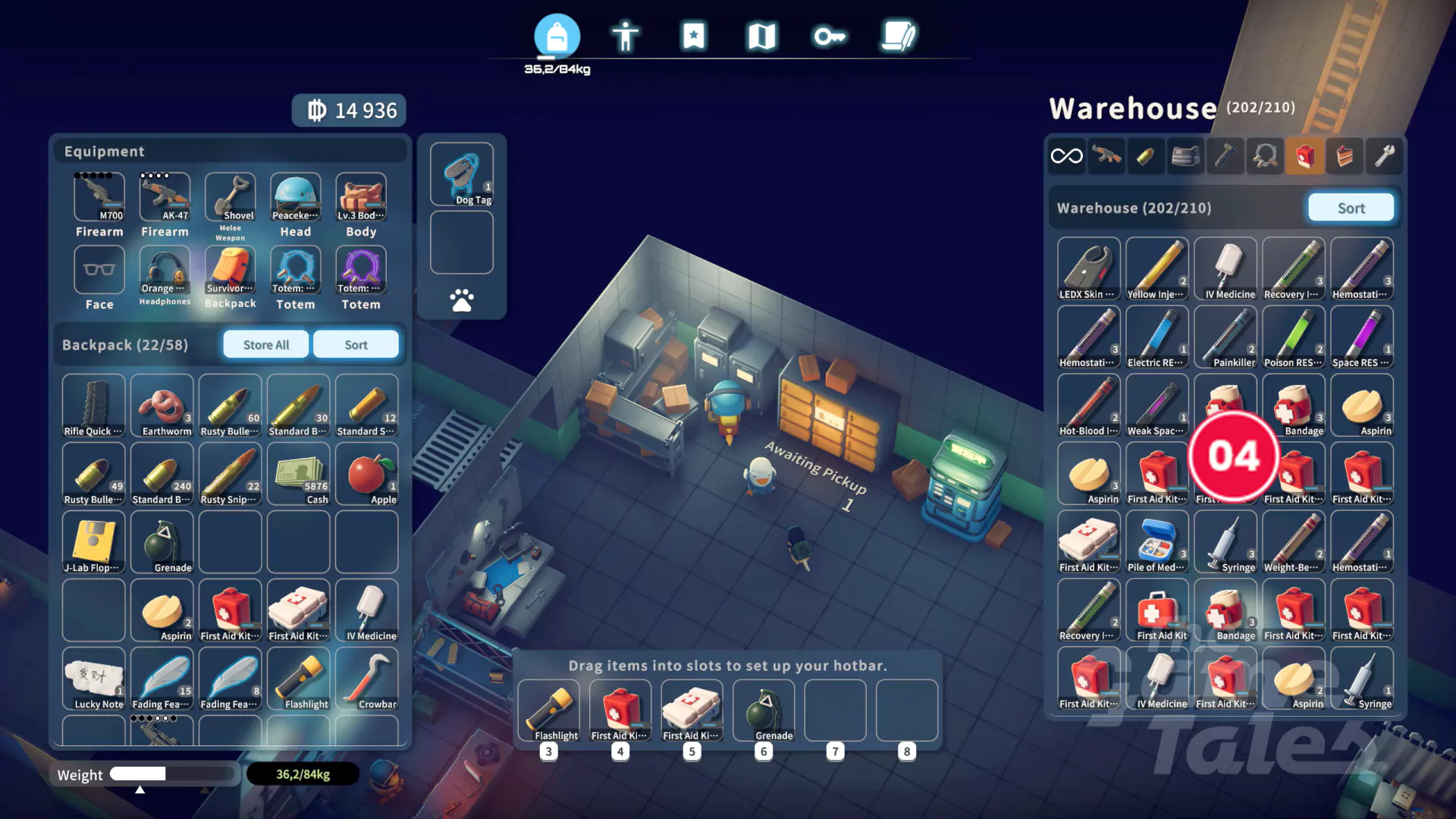
Task: Select the LEDX Skin item in warehouse
Action: tap(1088, 269)
